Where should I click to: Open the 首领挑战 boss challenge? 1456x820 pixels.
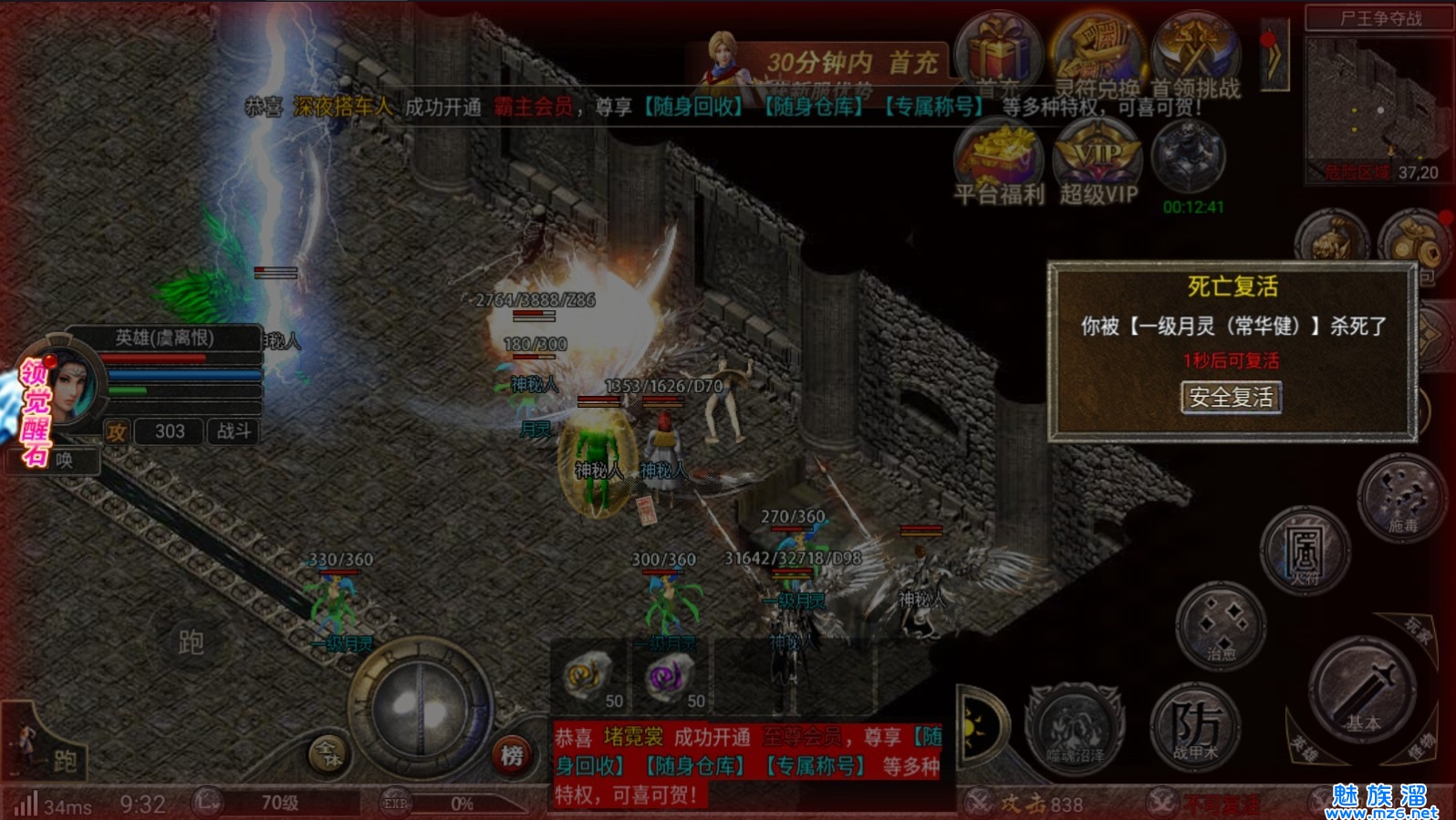(1195, 53)
